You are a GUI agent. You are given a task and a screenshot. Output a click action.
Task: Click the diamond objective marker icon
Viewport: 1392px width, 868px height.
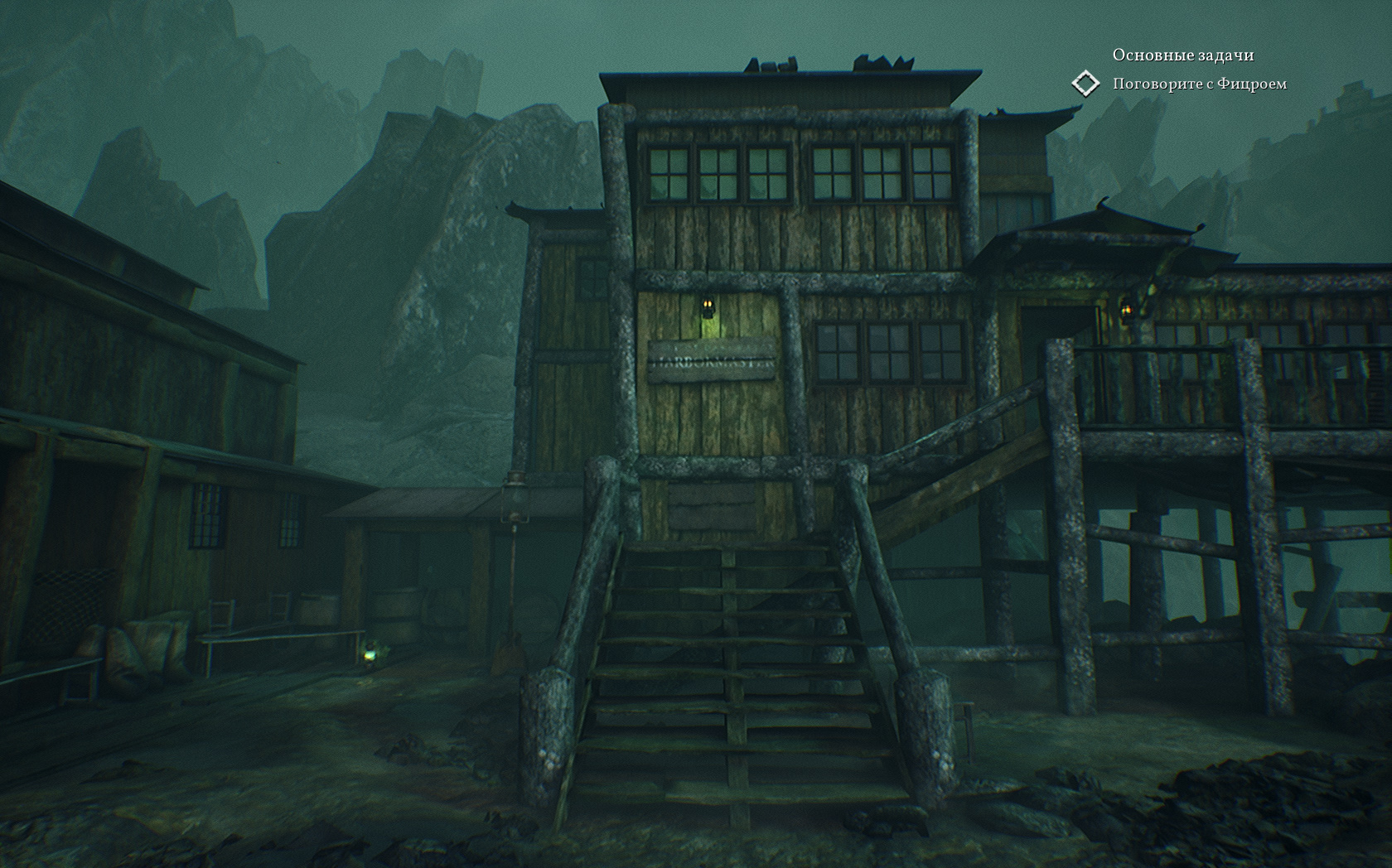tap(1085, 84)
